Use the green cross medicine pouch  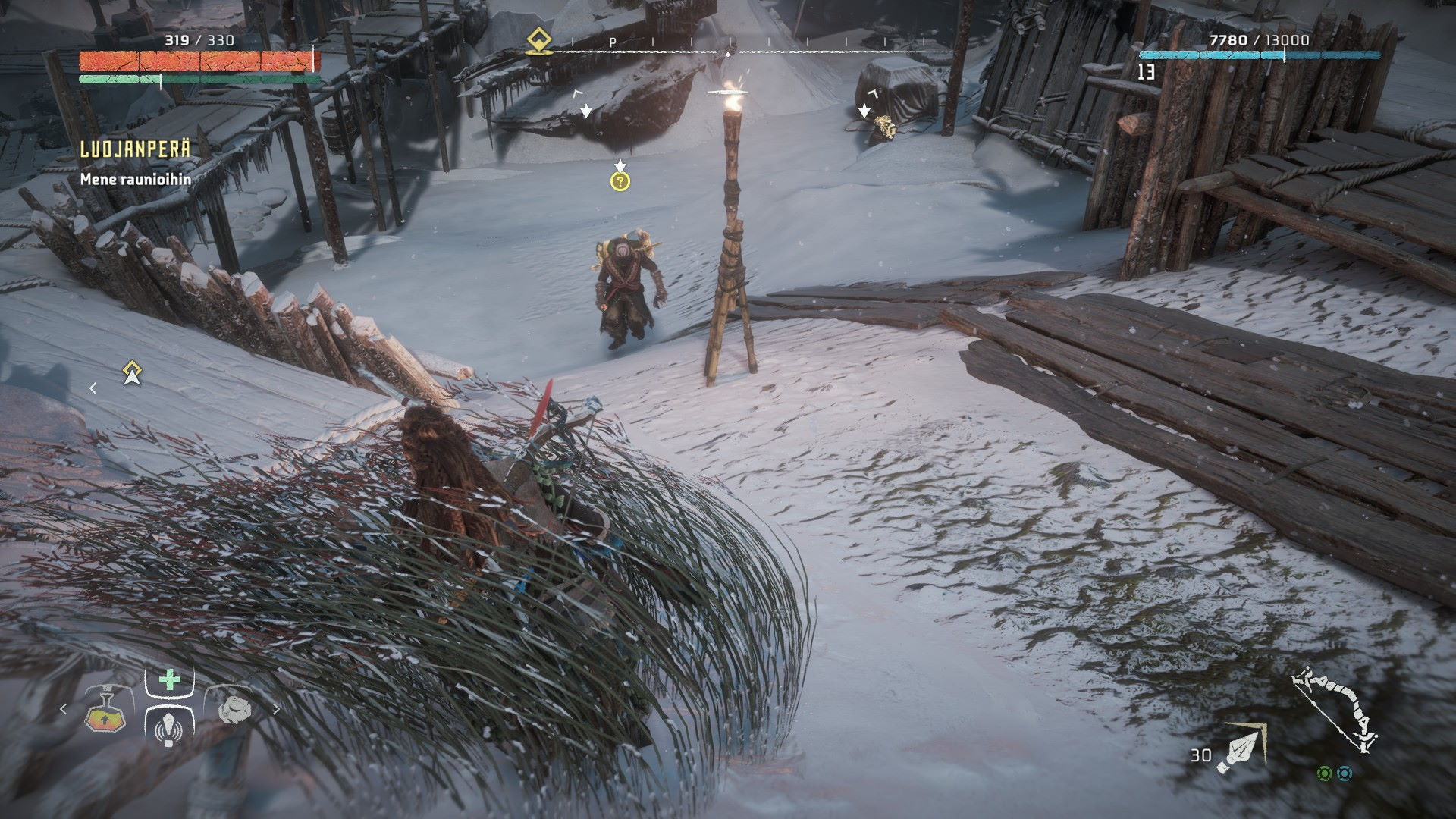(x=169, y=679)
